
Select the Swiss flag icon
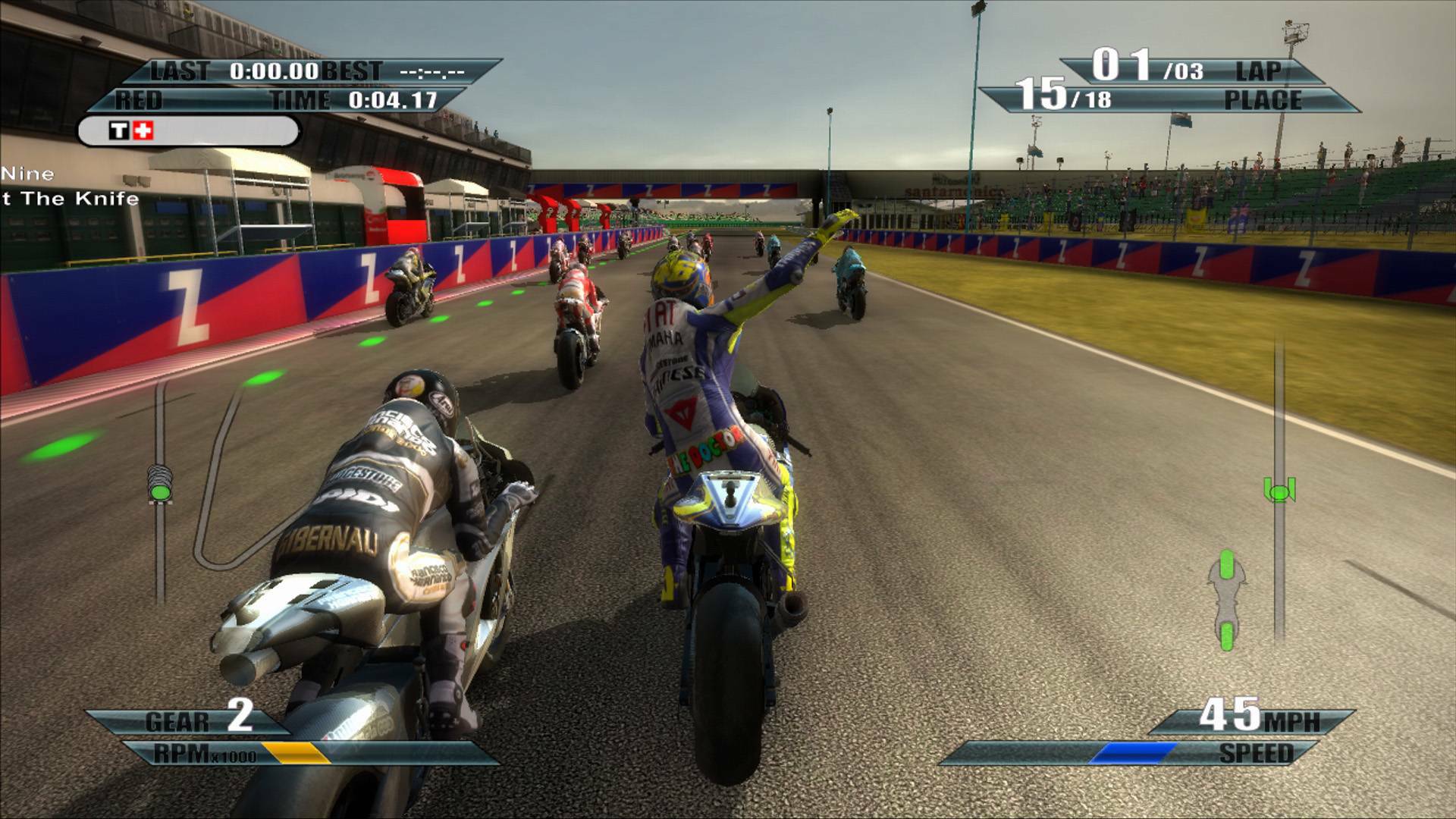143,130
